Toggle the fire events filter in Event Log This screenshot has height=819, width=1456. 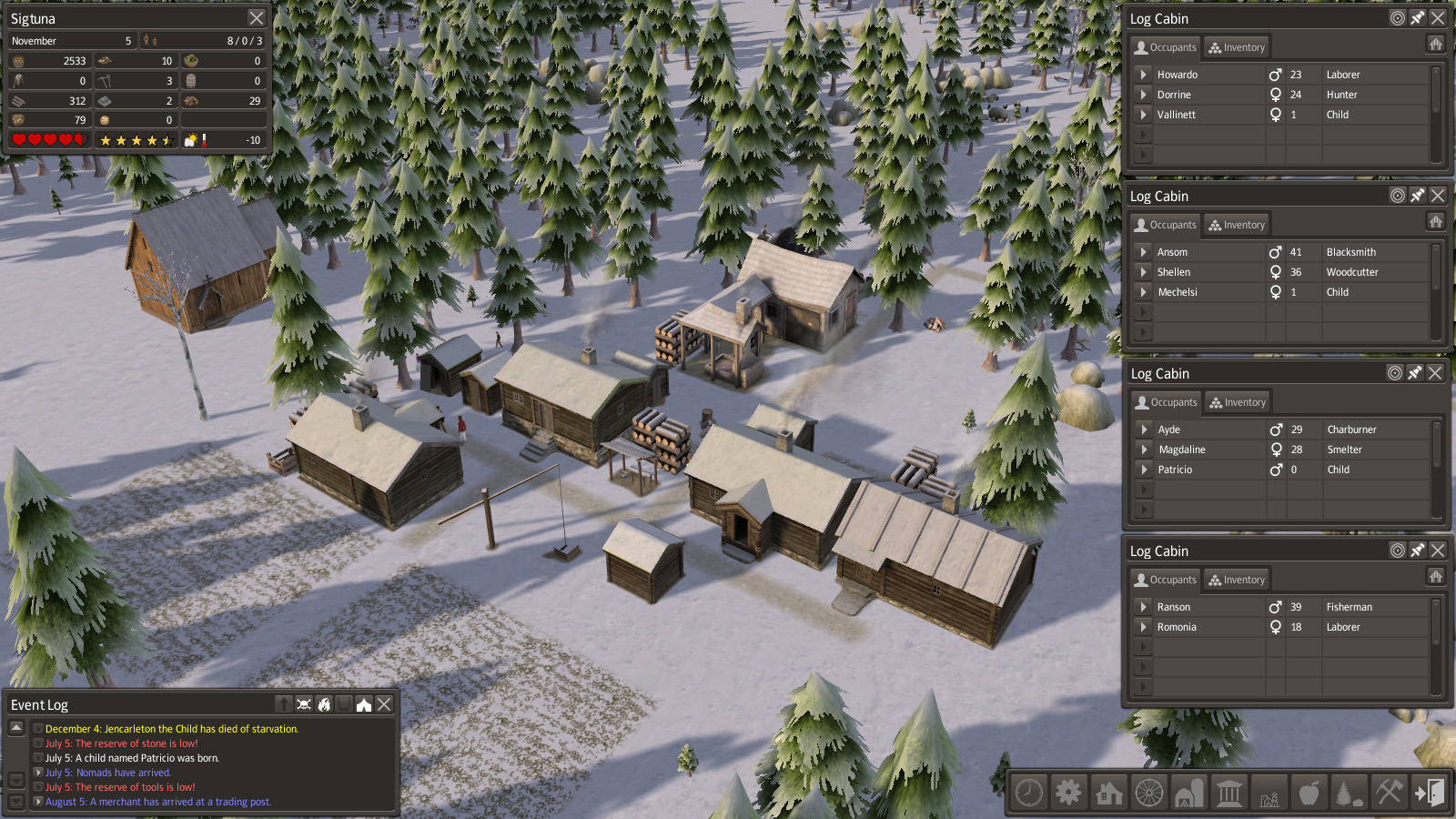(324, 704)
